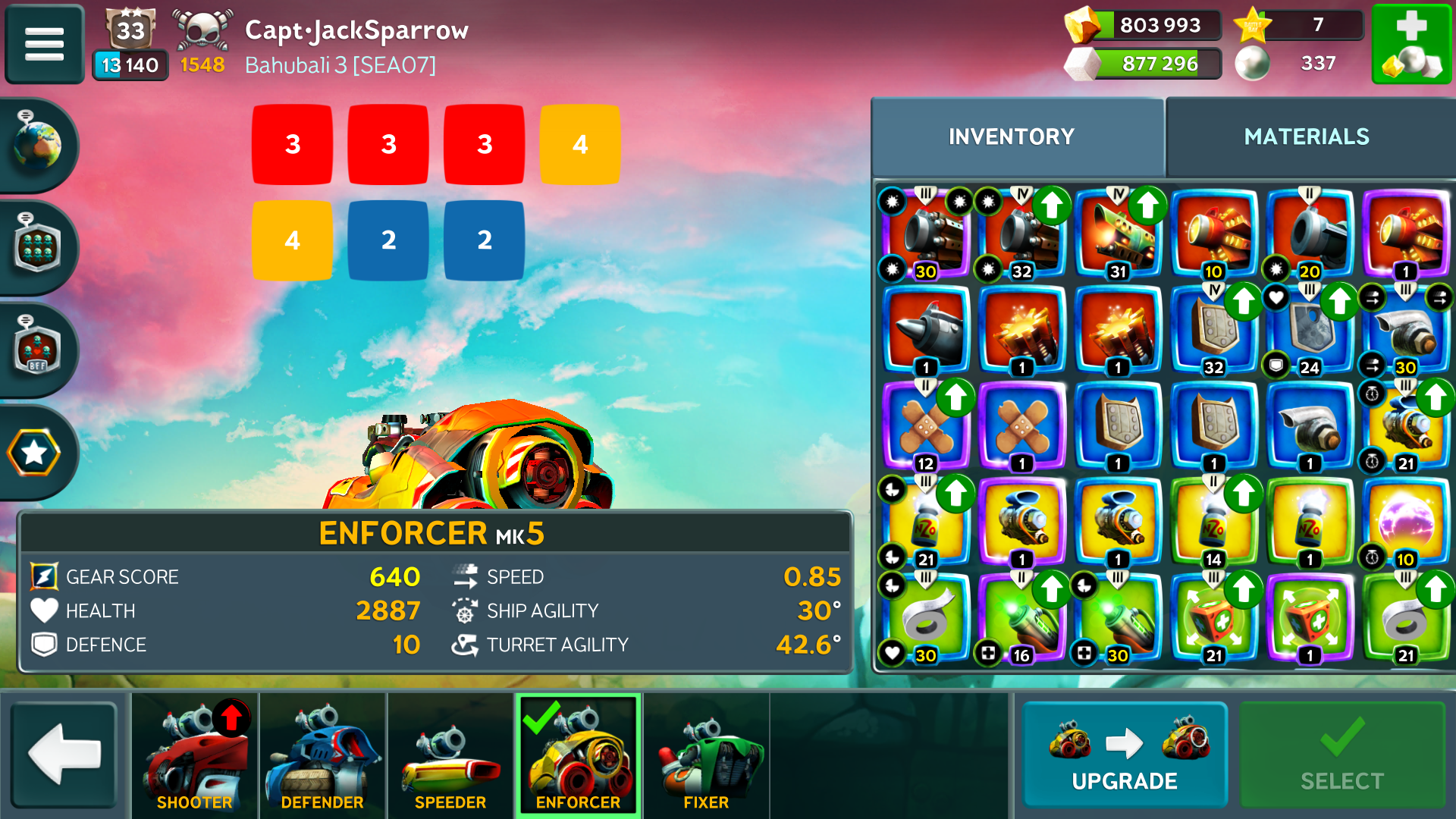The image size is (1456, 819).
Task: Open the hamburger main menu
Action: pos(44,43)
